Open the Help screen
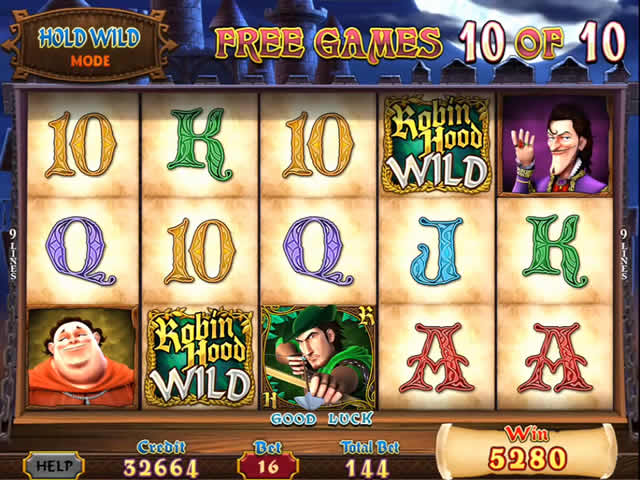The height and width of the screenshot is (480, 640). point(53,465)
